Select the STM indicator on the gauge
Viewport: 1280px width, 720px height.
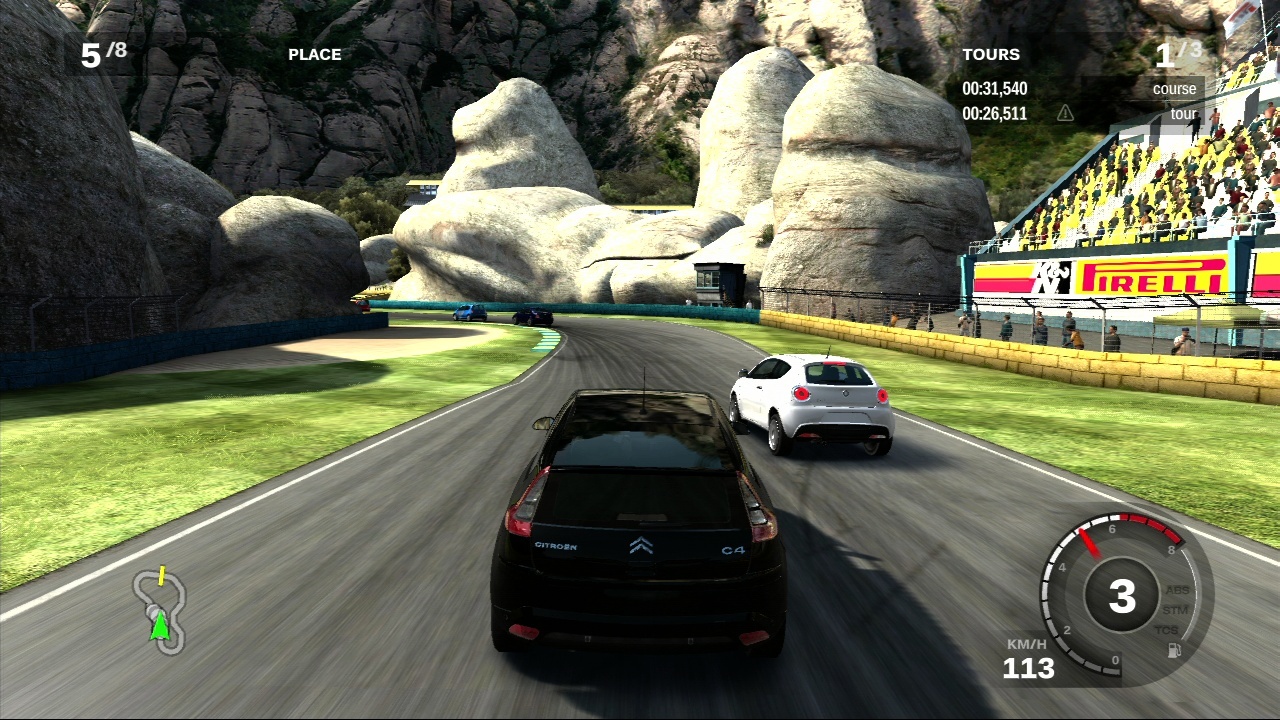pyautogui.click(x=1174, y=609)
